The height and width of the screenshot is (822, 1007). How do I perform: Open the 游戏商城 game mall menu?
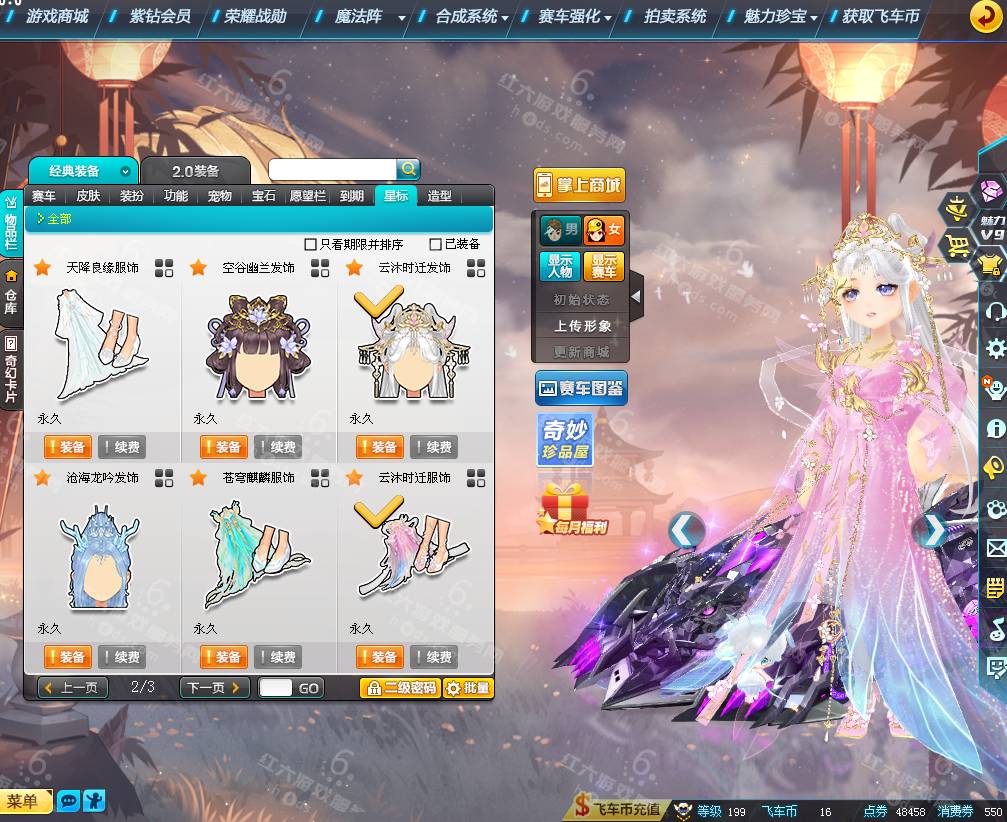pyautogui.click(x=56, y=17)
